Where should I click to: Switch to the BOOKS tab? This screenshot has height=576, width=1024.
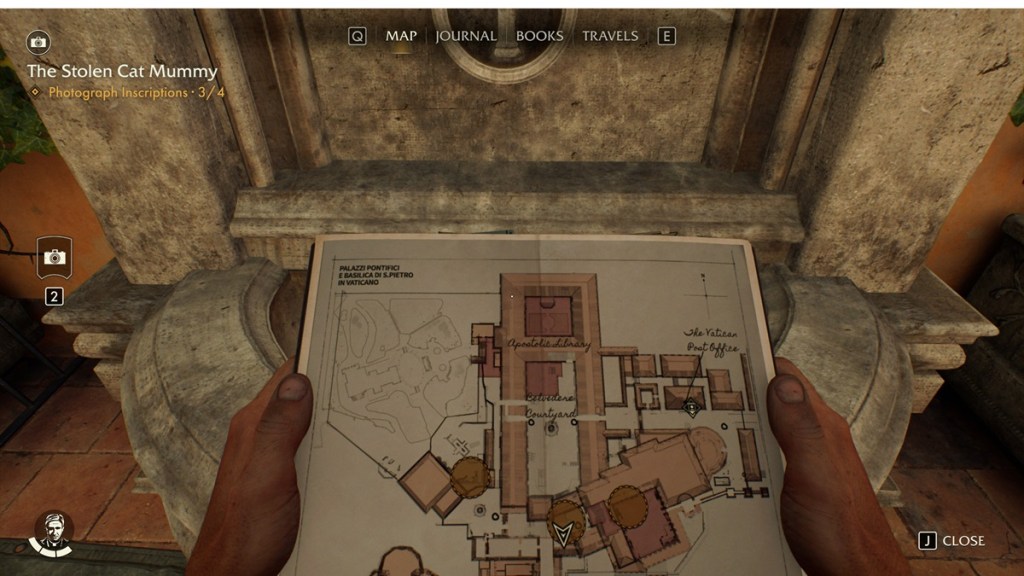point(539,36)
